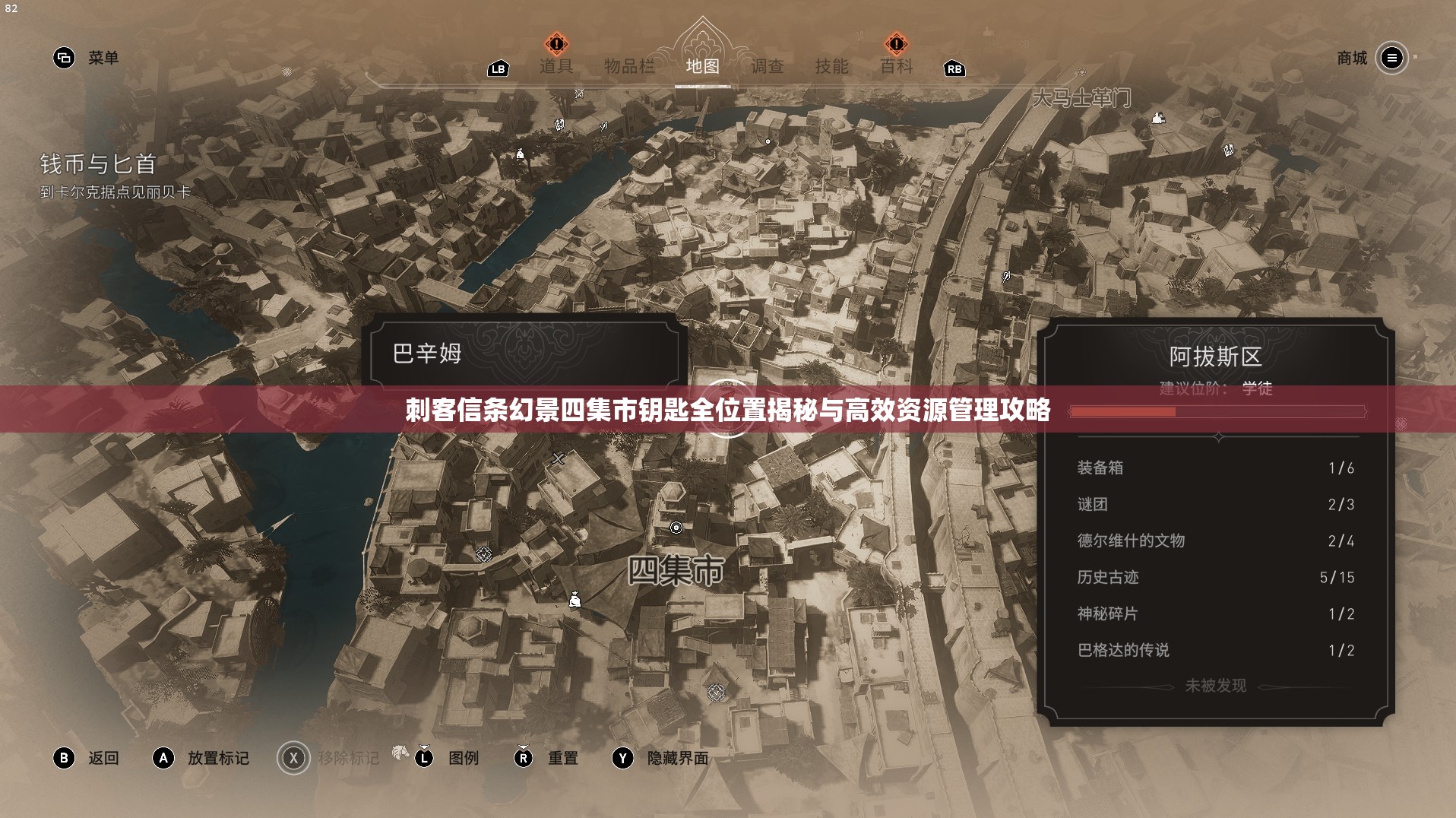The width and height of the screenshot is (1456, 818).
Task: Select 隐藏界面 to hide the interface
Action: pyautogui.click(x=660, y=758)
